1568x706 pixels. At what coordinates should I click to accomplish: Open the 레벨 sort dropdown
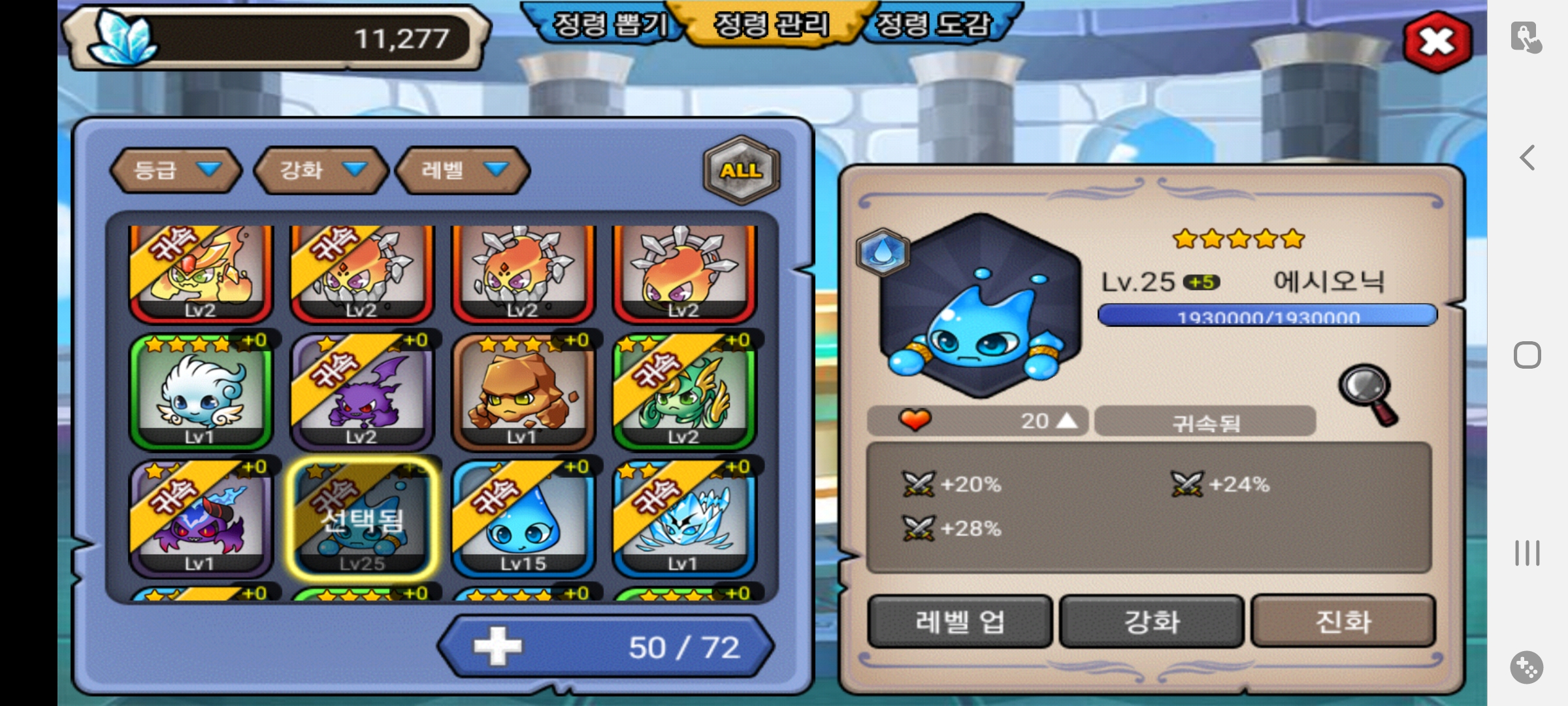(x=463, y=170)
